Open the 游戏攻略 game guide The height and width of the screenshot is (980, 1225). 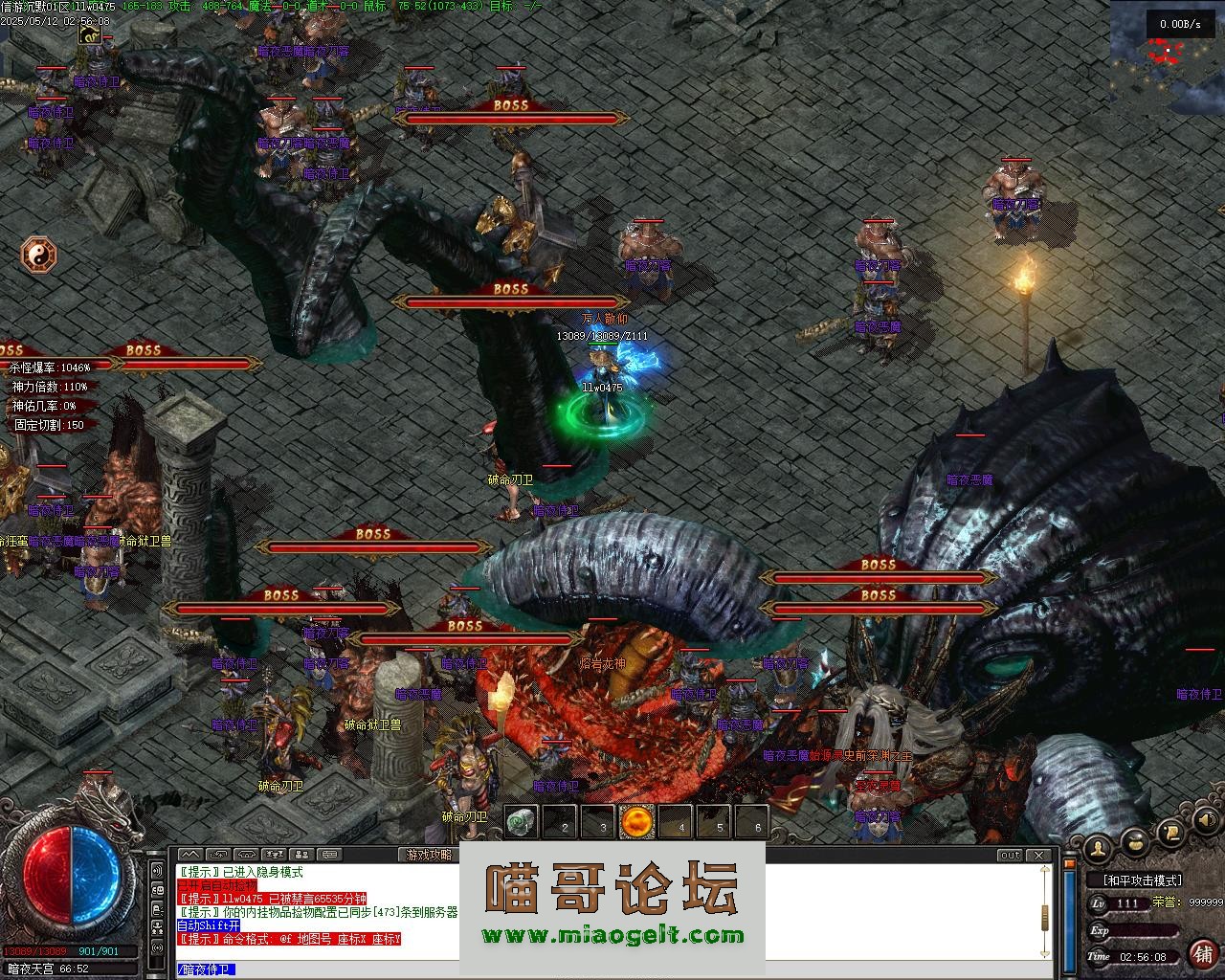click(429, 855)
